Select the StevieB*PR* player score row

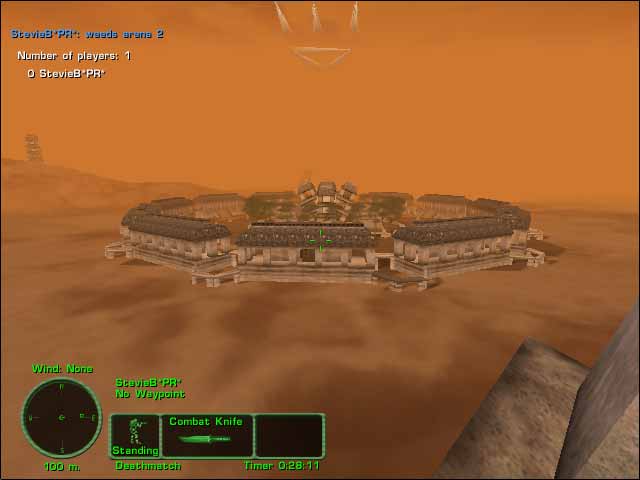pos(66,74)
